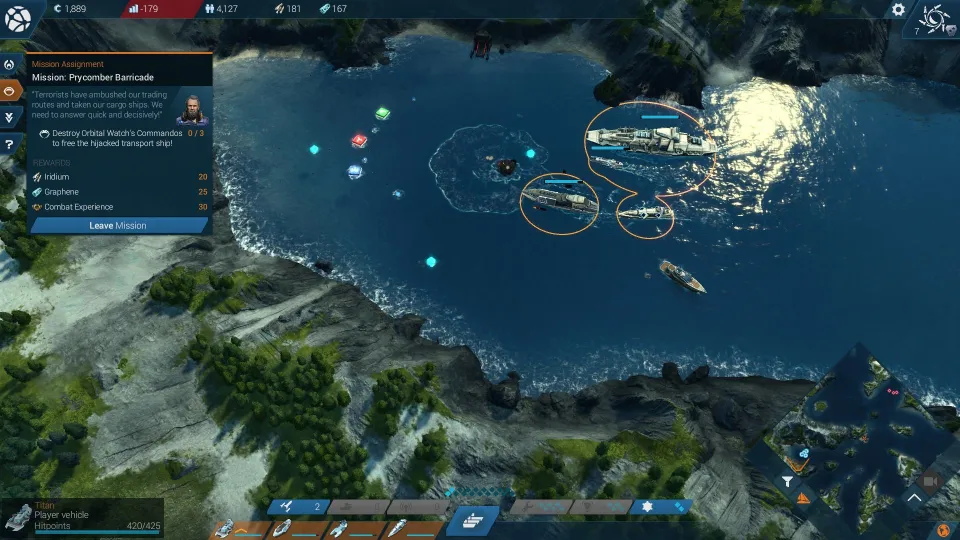Select the orange mission assignment side tab
The height and width of the screenshot is (540, 960).
(x=11, y=90)
